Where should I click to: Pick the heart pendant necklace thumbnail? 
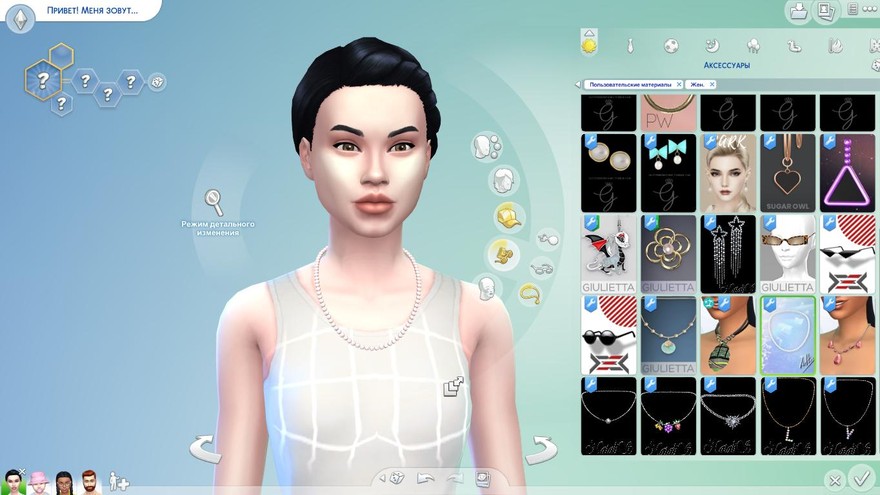tap(788, 172)
